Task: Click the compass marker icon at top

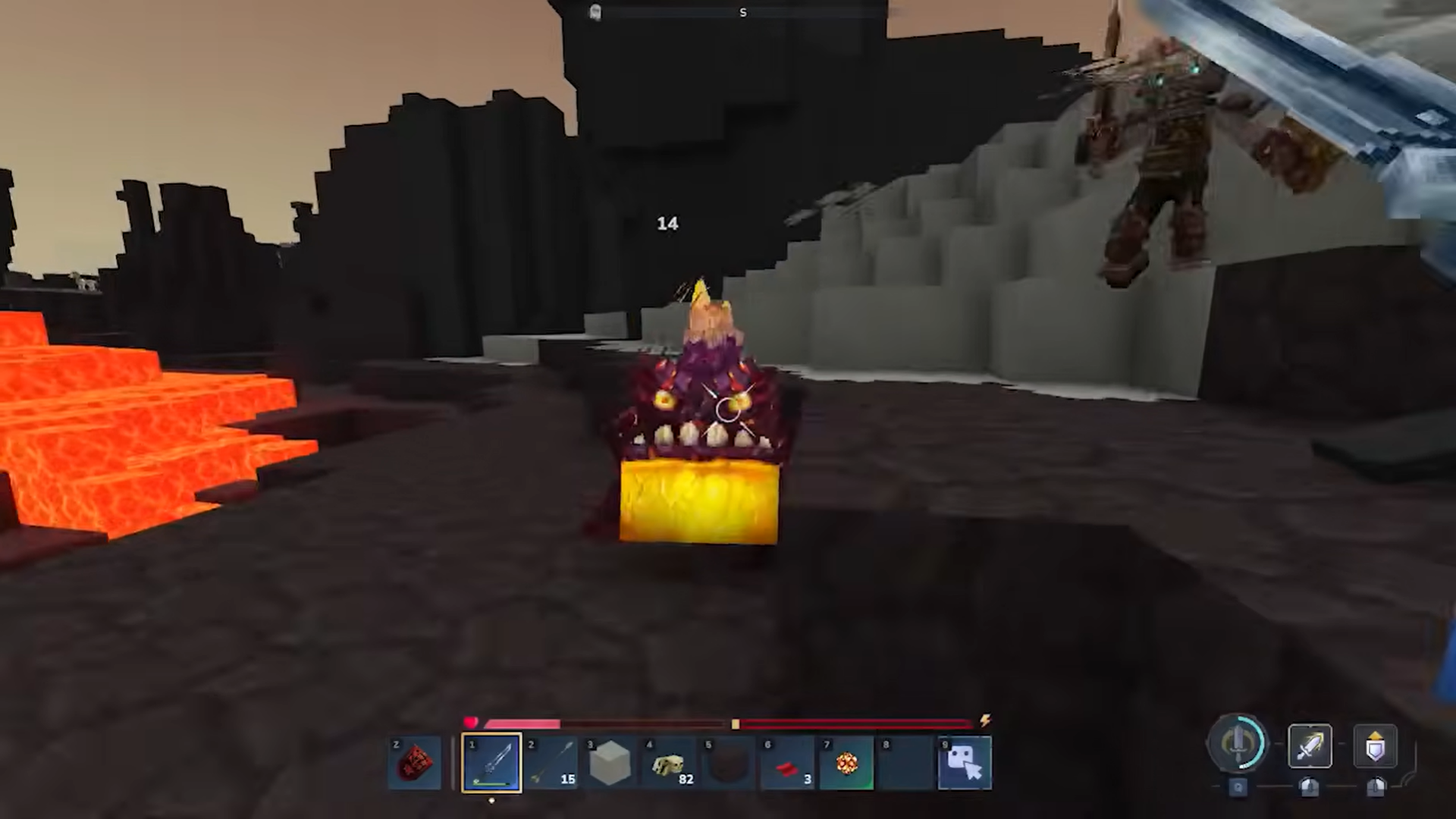Action: [x=595, y=12]
